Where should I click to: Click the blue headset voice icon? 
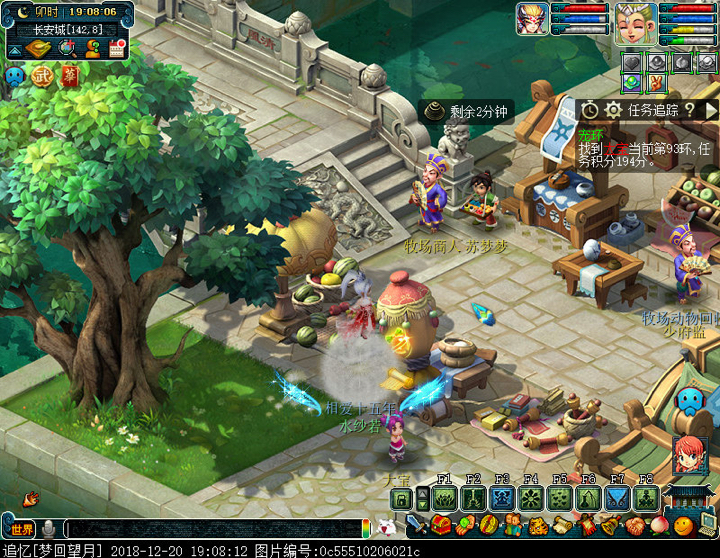[14, 76]
